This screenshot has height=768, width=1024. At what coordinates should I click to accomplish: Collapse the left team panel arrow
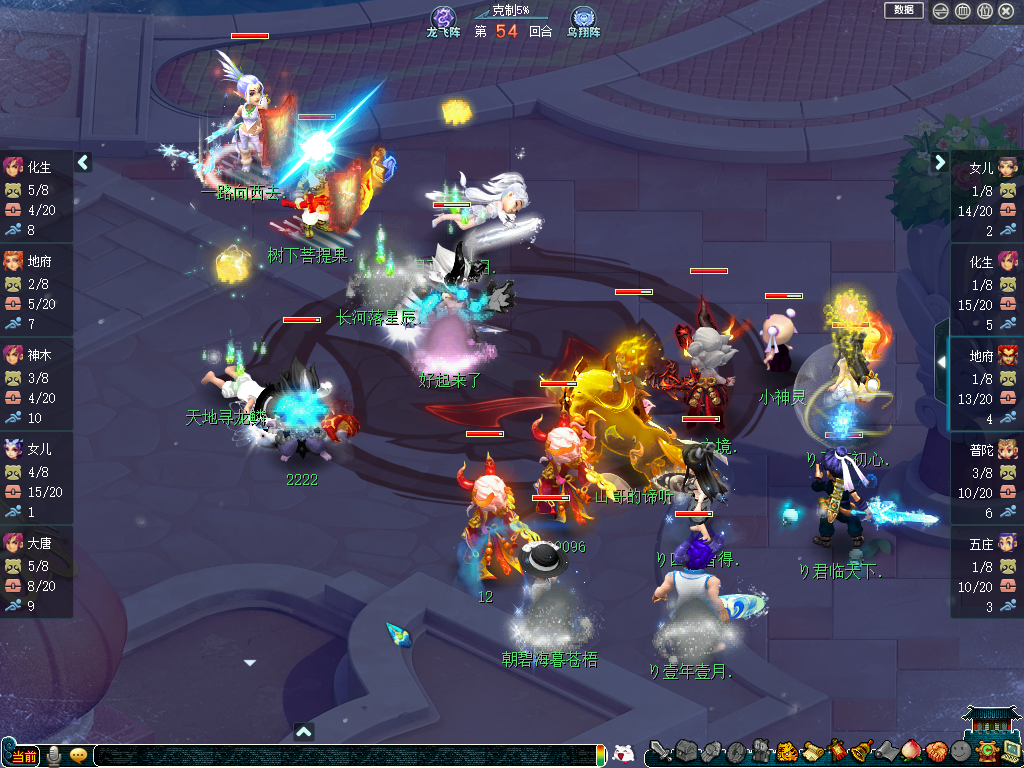point(83,162)
